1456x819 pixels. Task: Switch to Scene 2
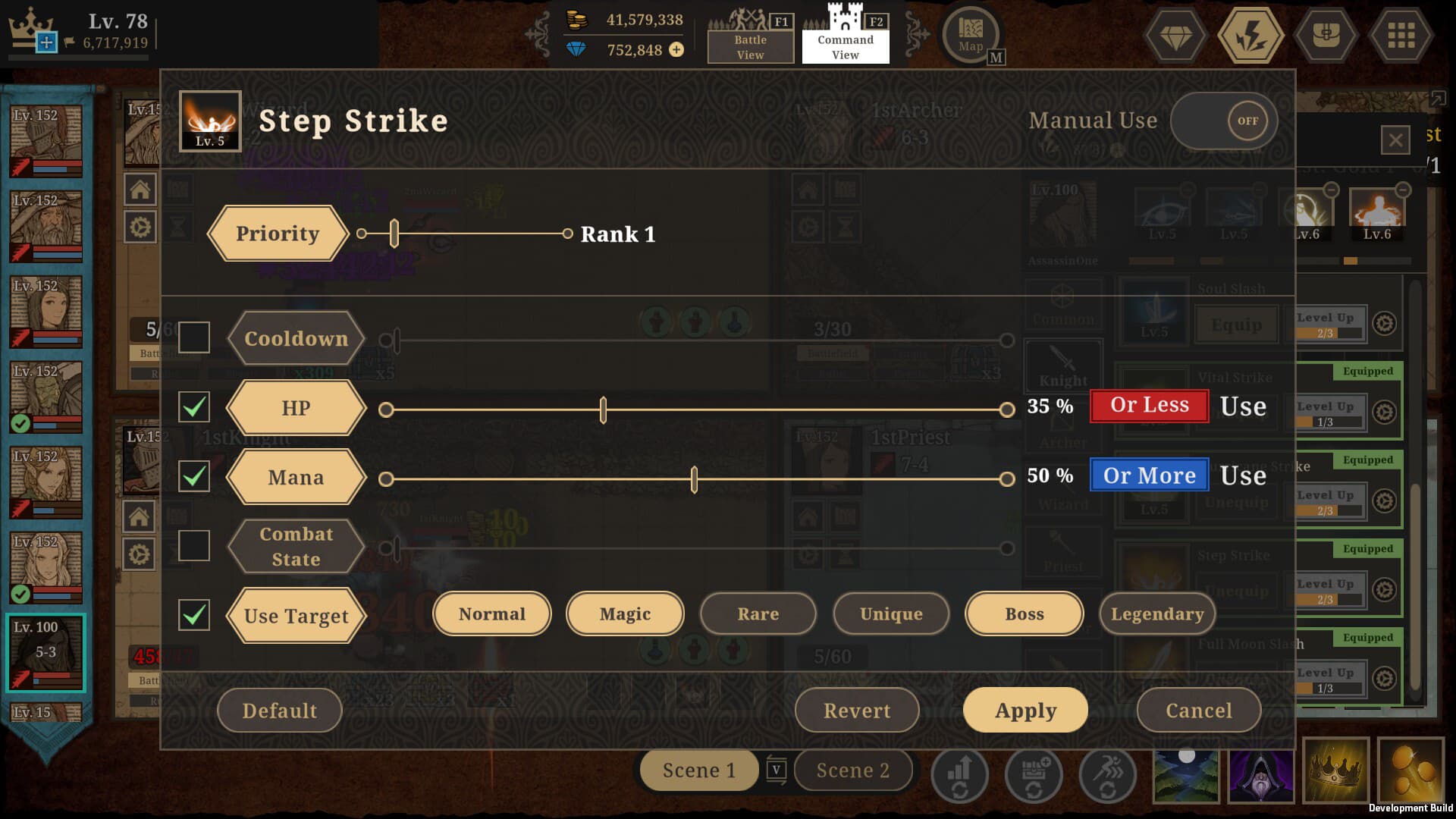point(852,770)
